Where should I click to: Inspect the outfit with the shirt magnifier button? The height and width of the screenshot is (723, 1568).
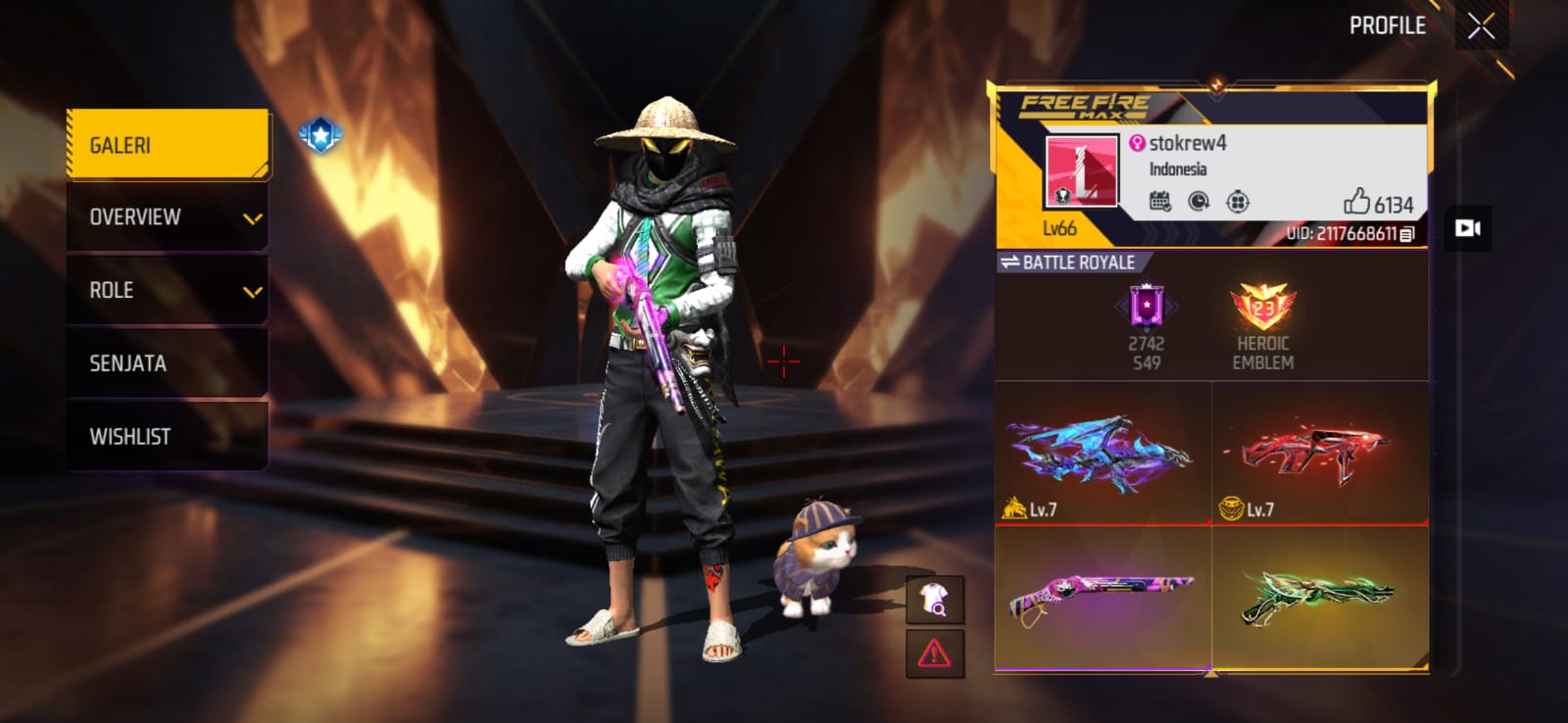click(x=935, y=599)
